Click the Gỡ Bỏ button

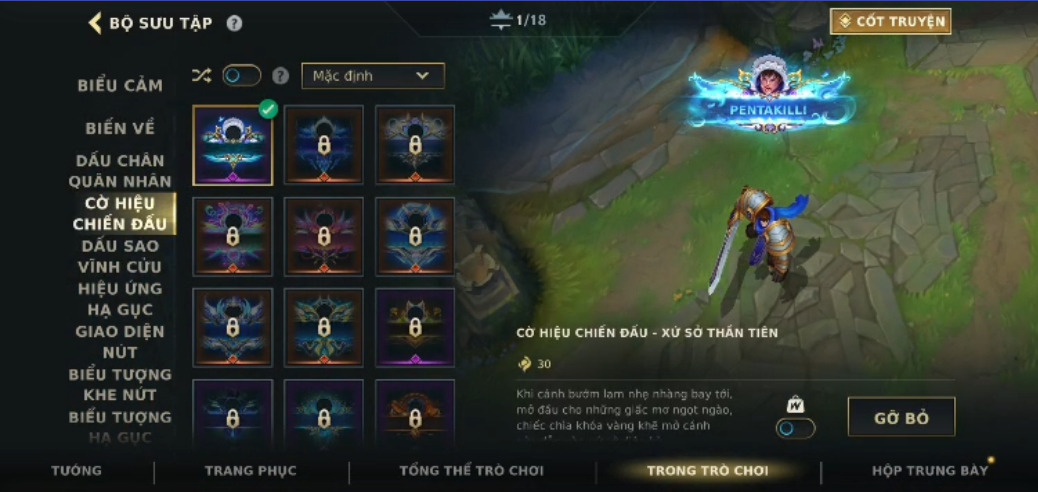coord(901,417)
